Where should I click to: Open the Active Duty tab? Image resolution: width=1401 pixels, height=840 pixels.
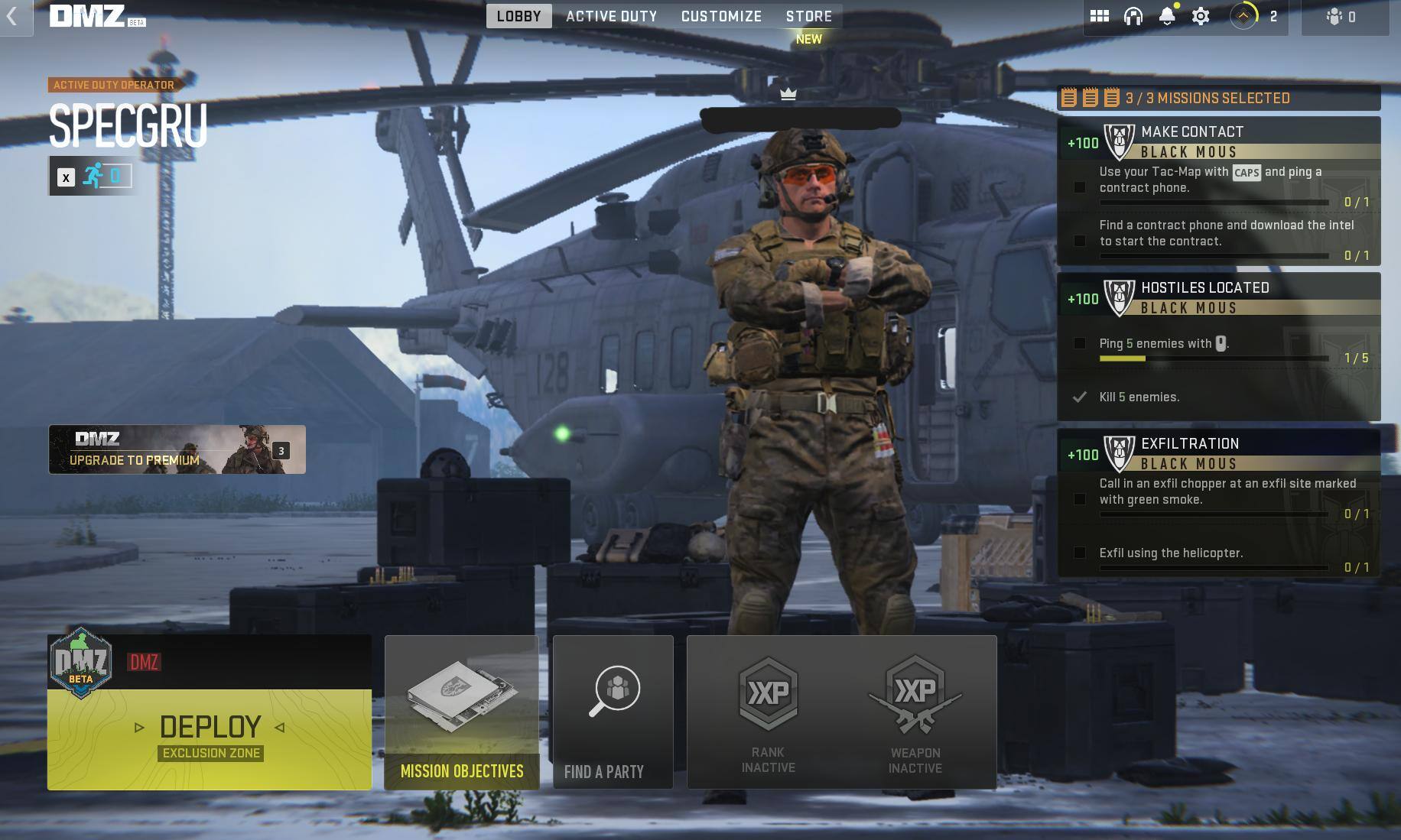tap(611, 16)
